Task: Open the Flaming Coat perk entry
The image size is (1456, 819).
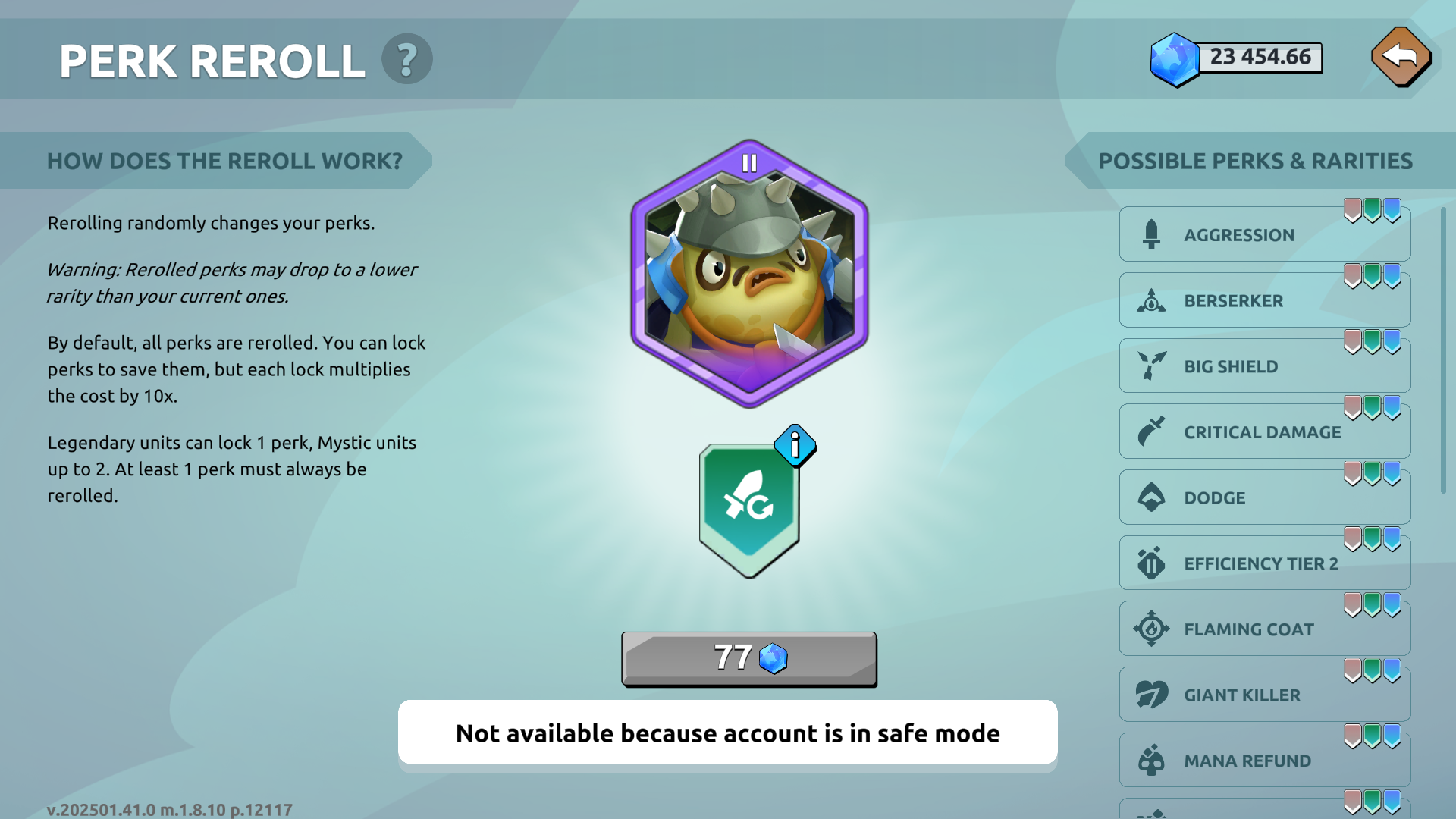Action: click(1264, 629)
